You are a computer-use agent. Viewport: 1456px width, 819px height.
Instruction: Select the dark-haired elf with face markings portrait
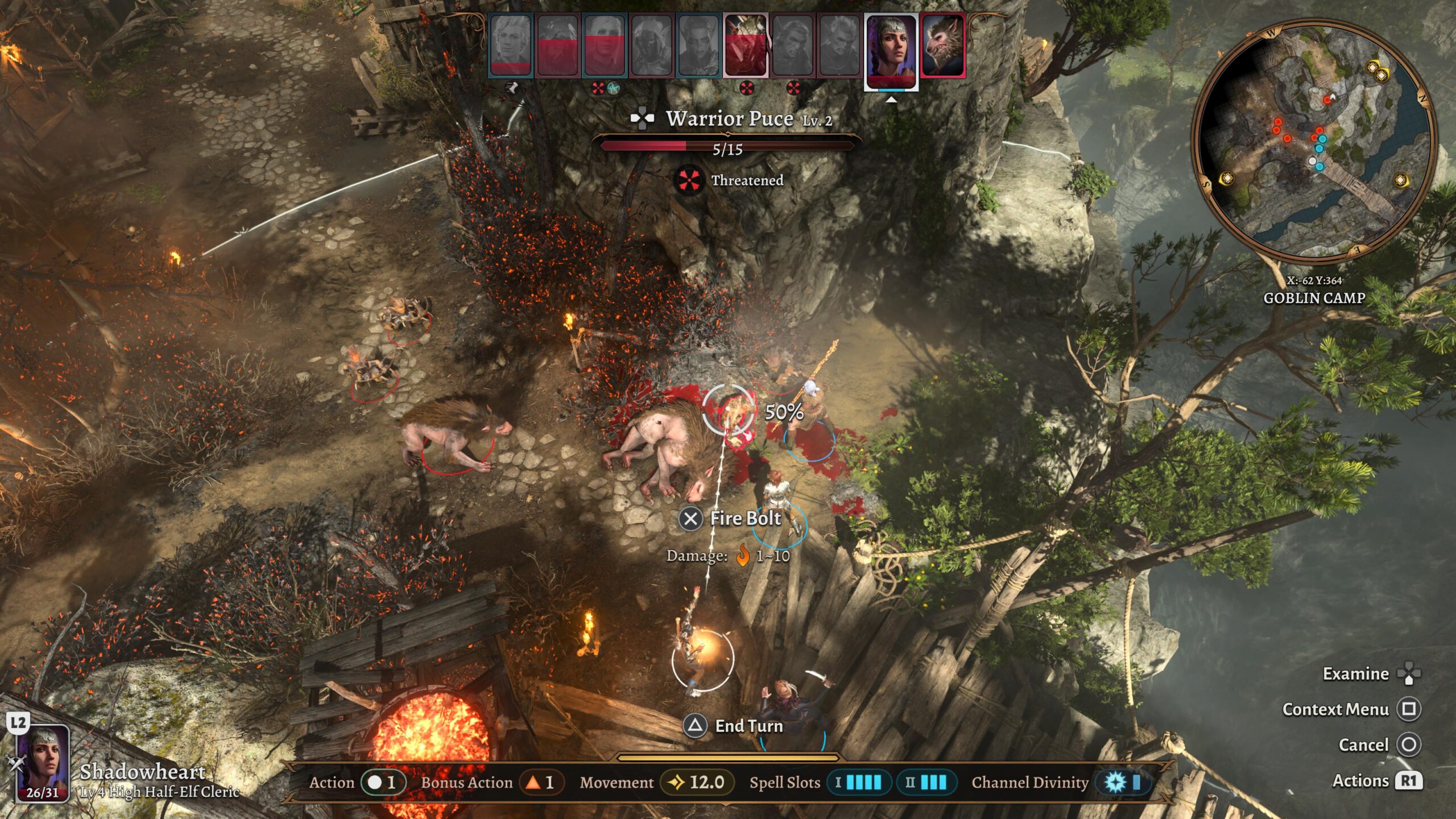coord(698,45)
